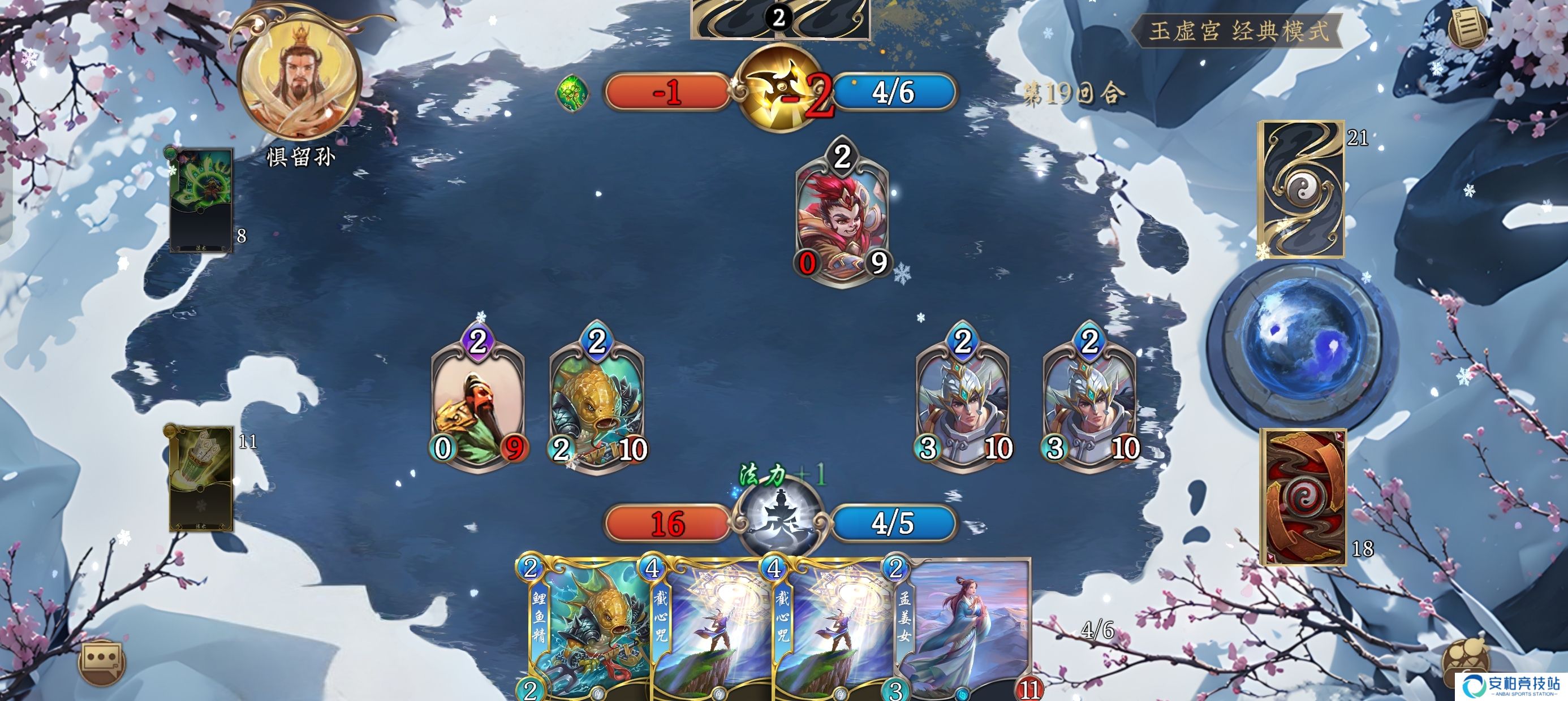This screenshot has height=701, width=1568.
Task: Inspect your discard pile with bamboo scroll art
Action: [200, 478]
